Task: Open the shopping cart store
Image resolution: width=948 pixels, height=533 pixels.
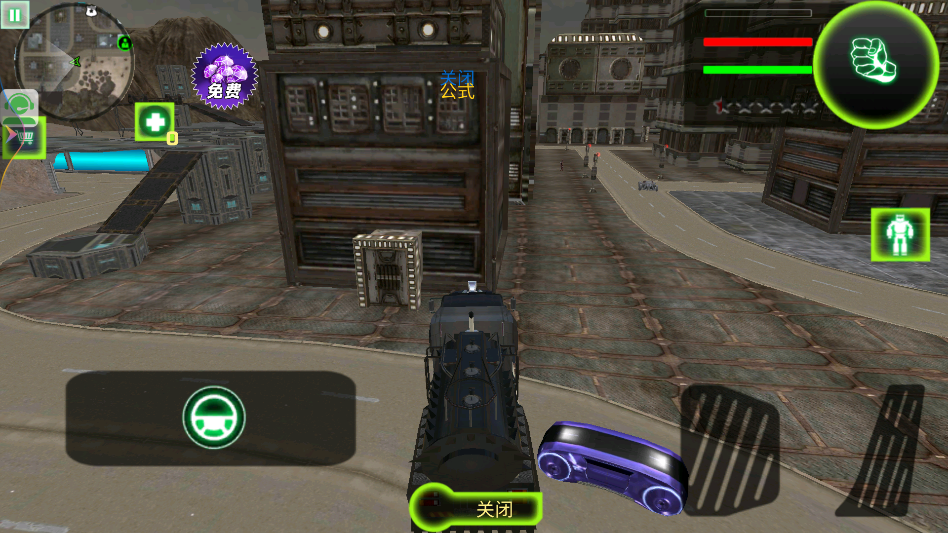Action: [25, 139]
